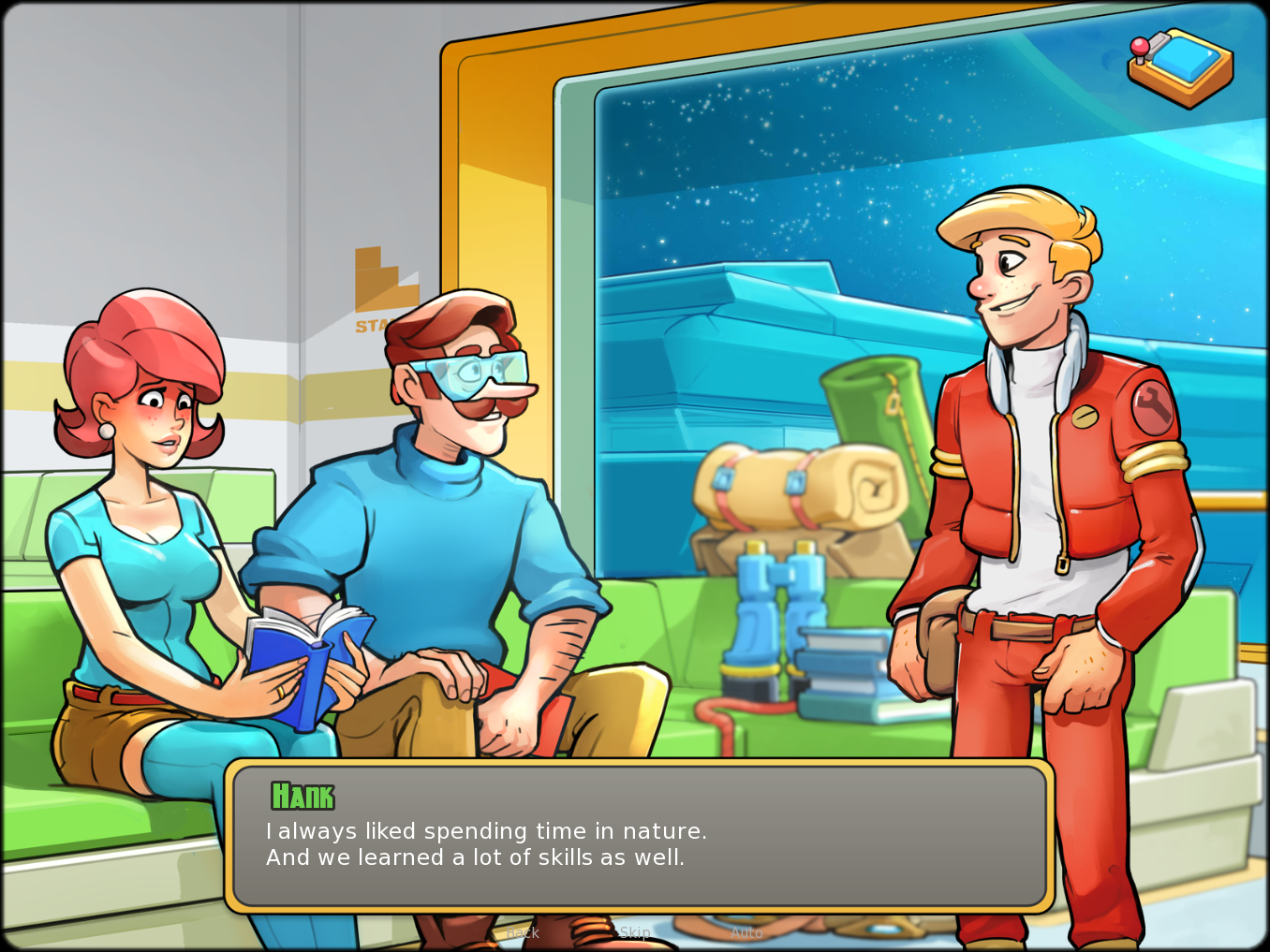The image size is (1270, 952).
Task: Click the Hank name tab on the dialogue box
Action: pos(303,797)
